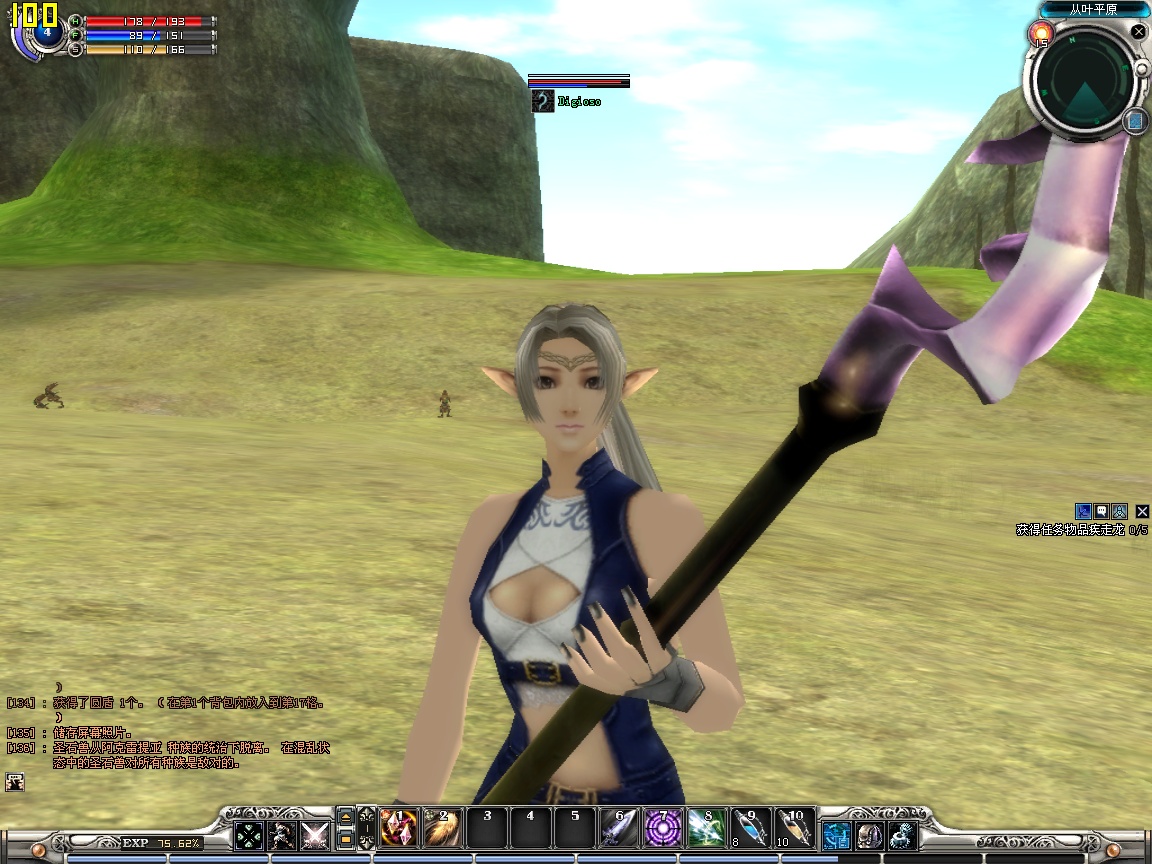Open the gear settings icon
Viewport: 1152px width, 864px height.
click(903, 836)
